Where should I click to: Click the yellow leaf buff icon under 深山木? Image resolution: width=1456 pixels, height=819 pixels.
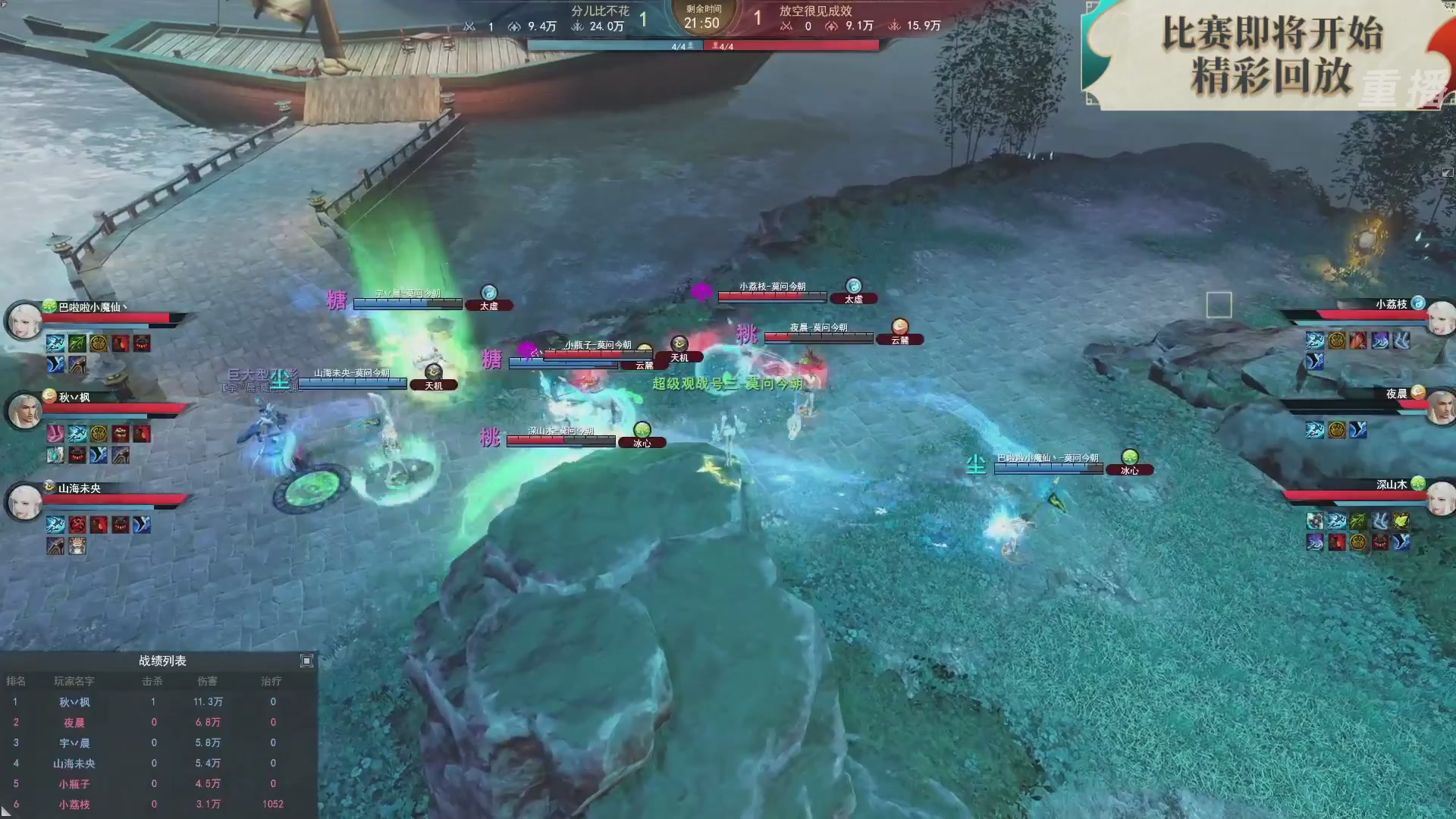[1401, 520]
